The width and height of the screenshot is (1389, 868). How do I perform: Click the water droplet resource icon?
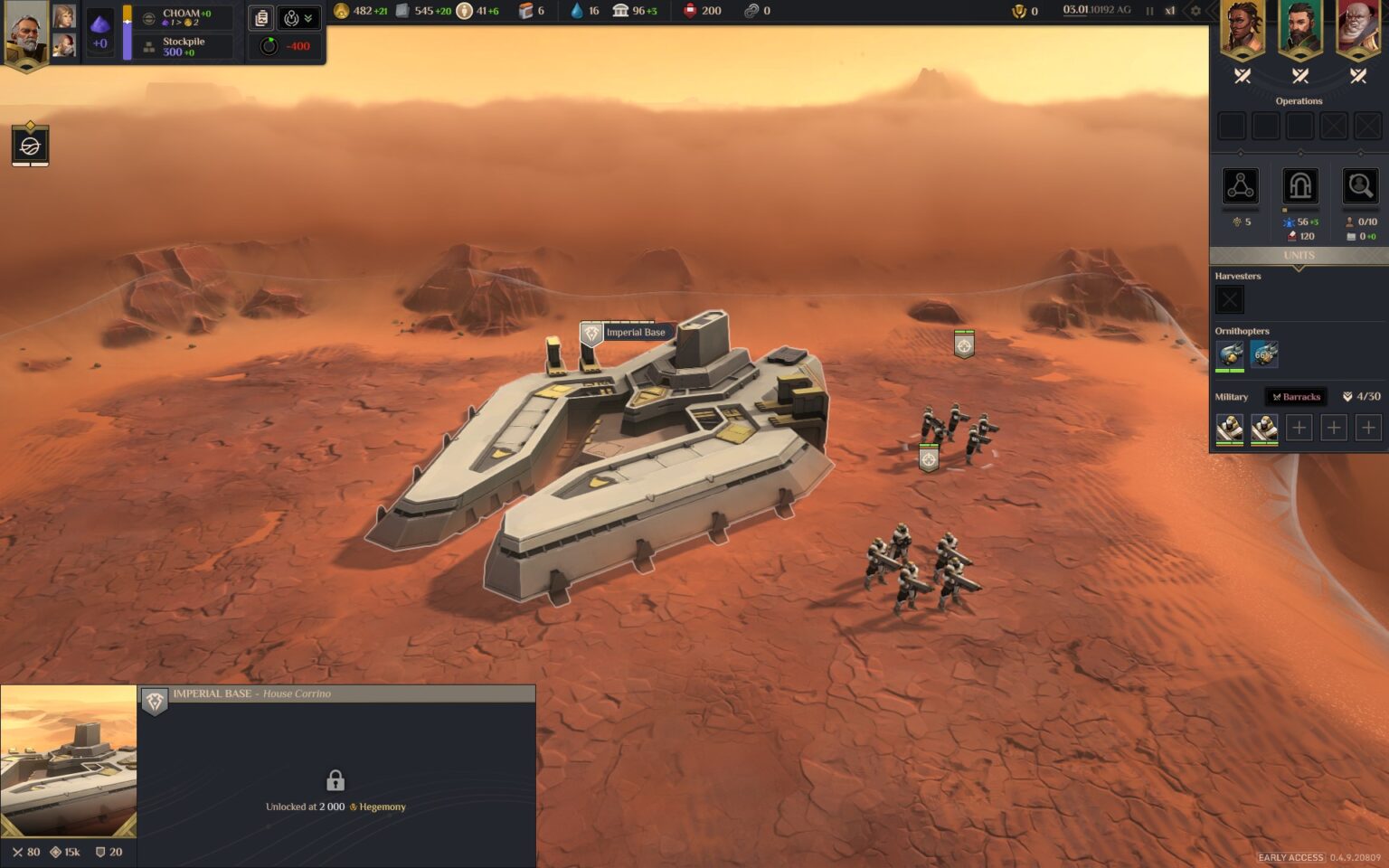(x=576, y=11)
